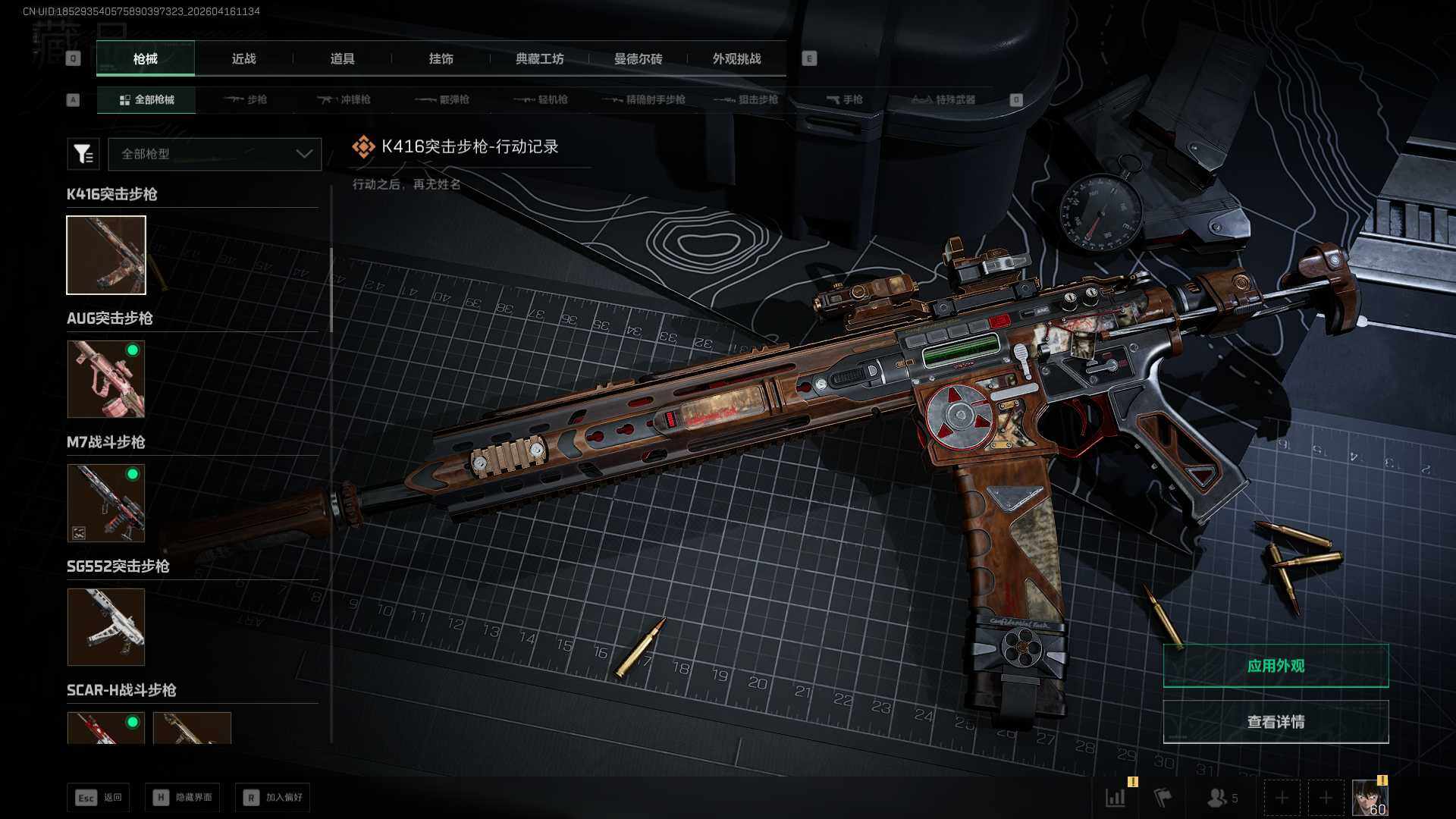Open the friends list icon
Image resolution: width=1456 pixels, height=819 pixels.
tap(1221, 798)
